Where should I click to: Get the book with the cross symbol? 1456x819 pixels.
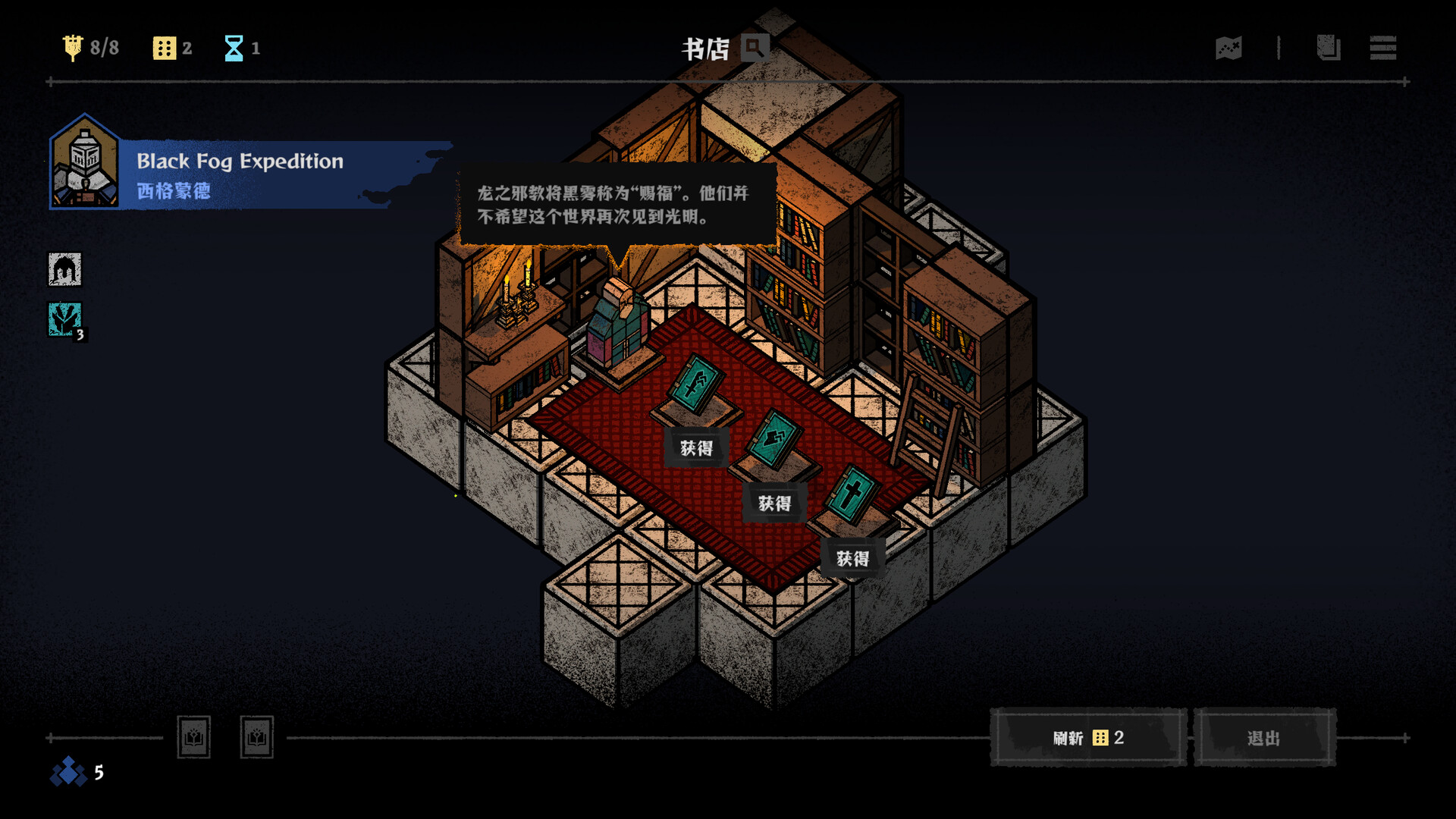[x=852, y=559]
